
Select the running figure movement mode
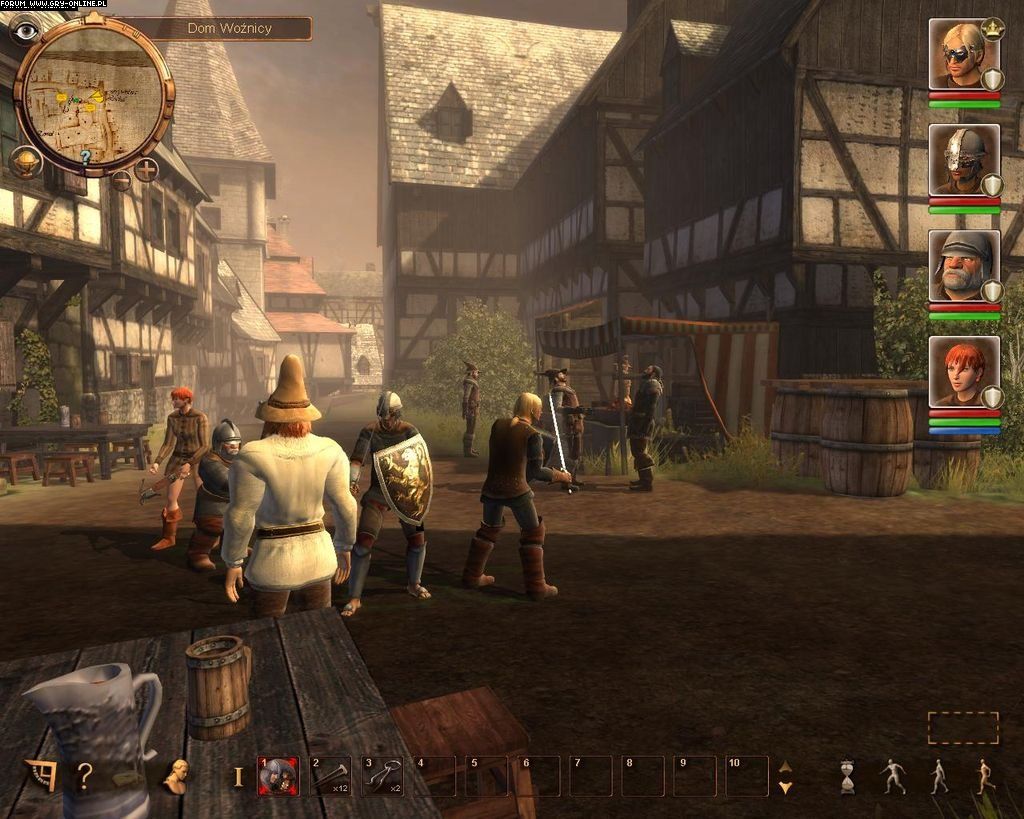pyautogui.click(x=985, y=776)
